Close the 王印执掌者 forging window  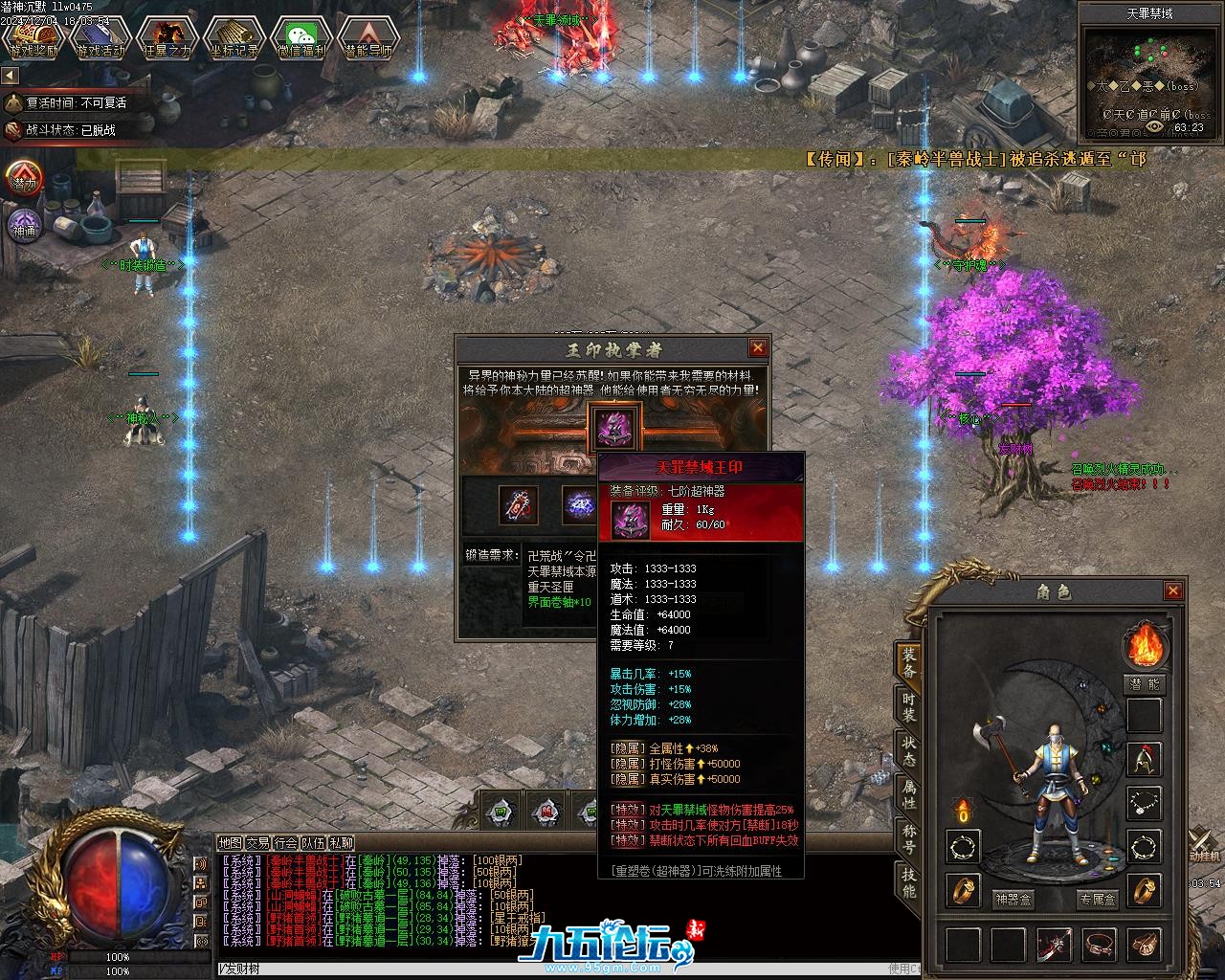pyautogui.click(x=758, y=348)
